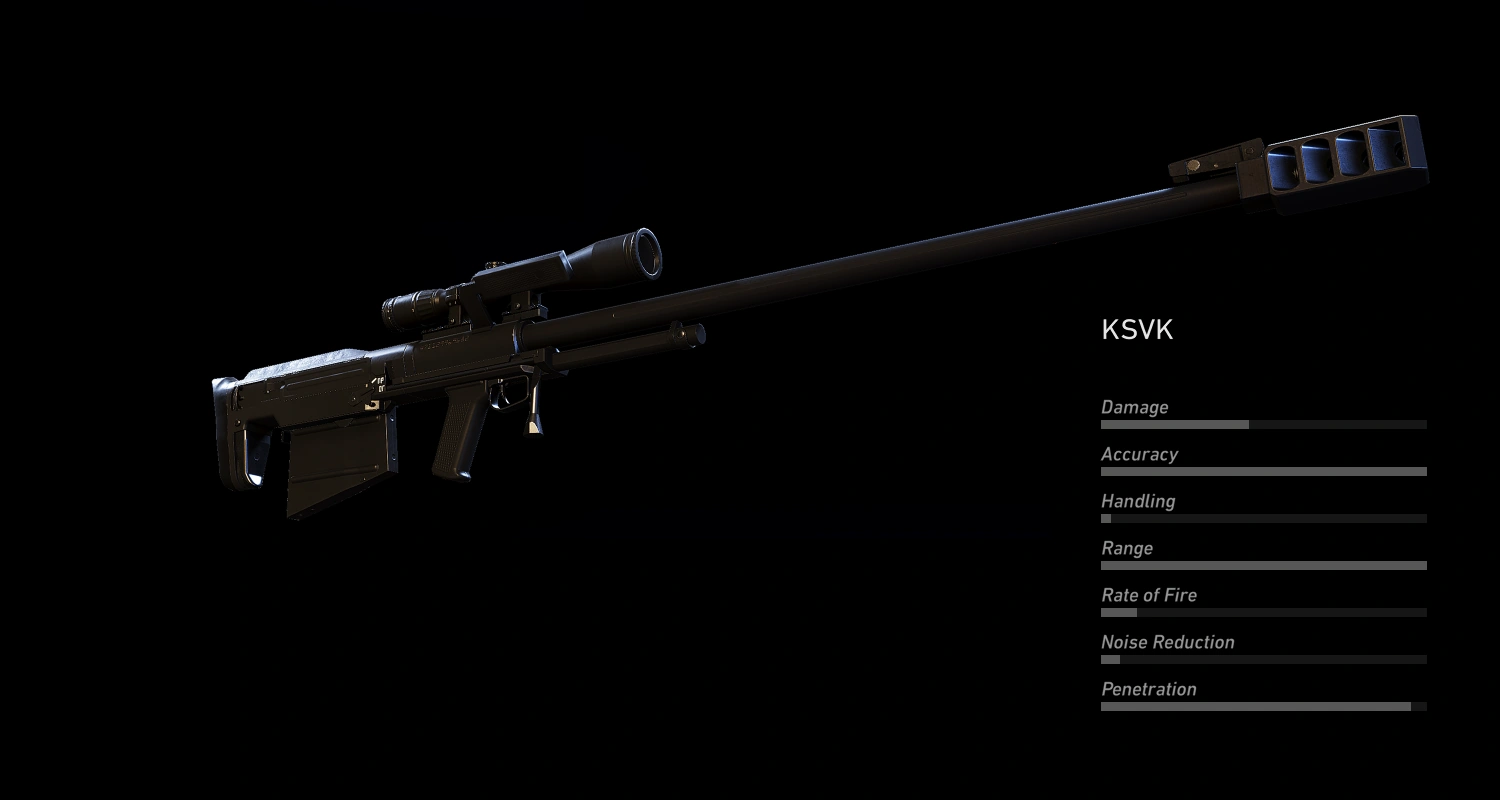Click the Damage stat label
The height and width of the screenshot is (800, 1500).
pos(1133,407)
